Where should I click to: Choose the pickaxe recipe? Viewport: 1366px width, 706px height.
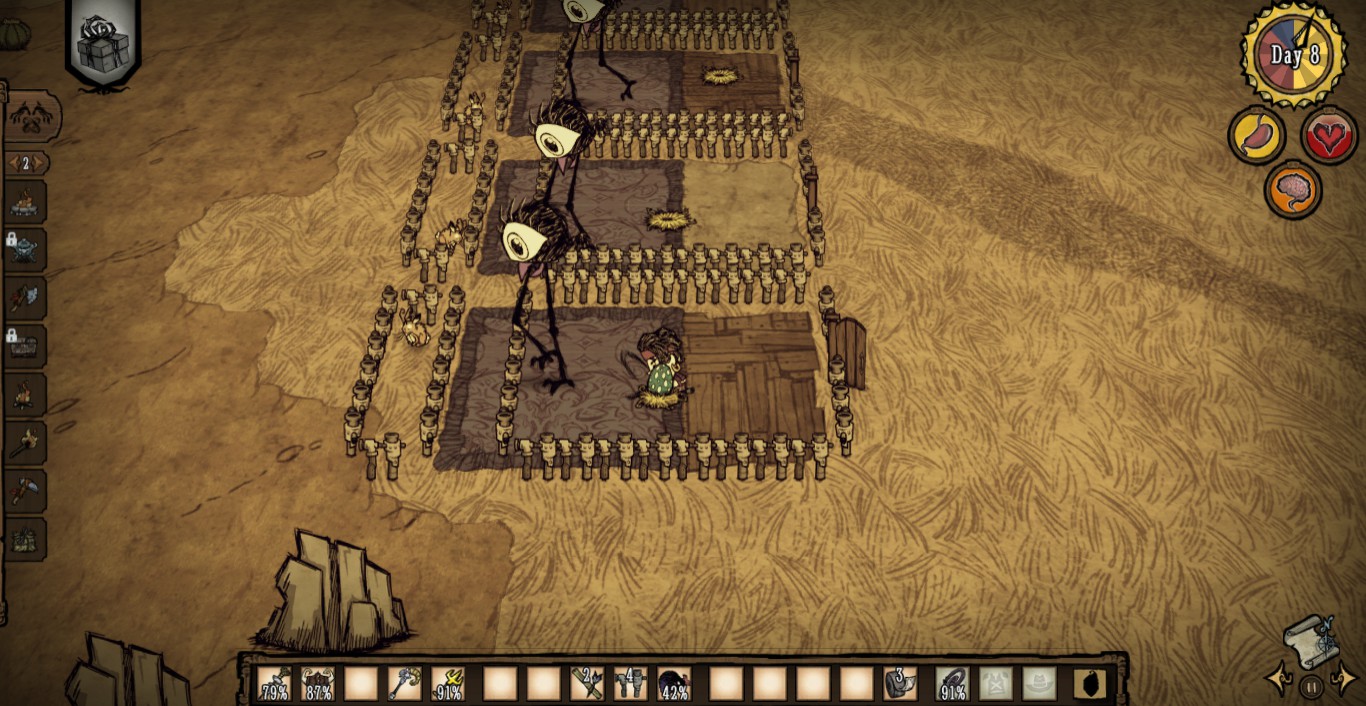click(x=25, y=491)
